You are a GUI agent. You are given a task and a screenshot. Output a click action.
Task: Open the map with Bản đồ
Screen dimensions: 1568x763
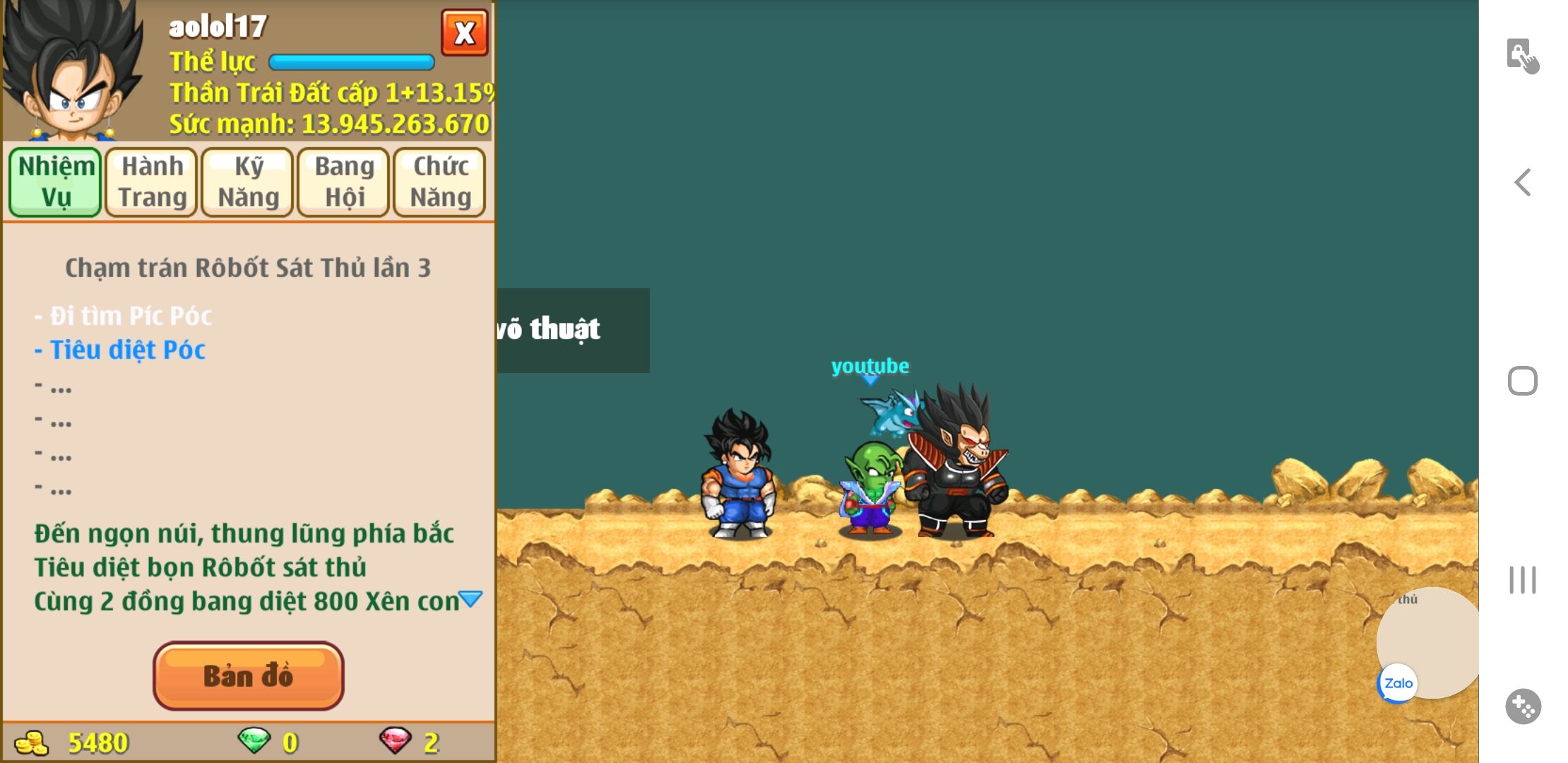[249, 676]
